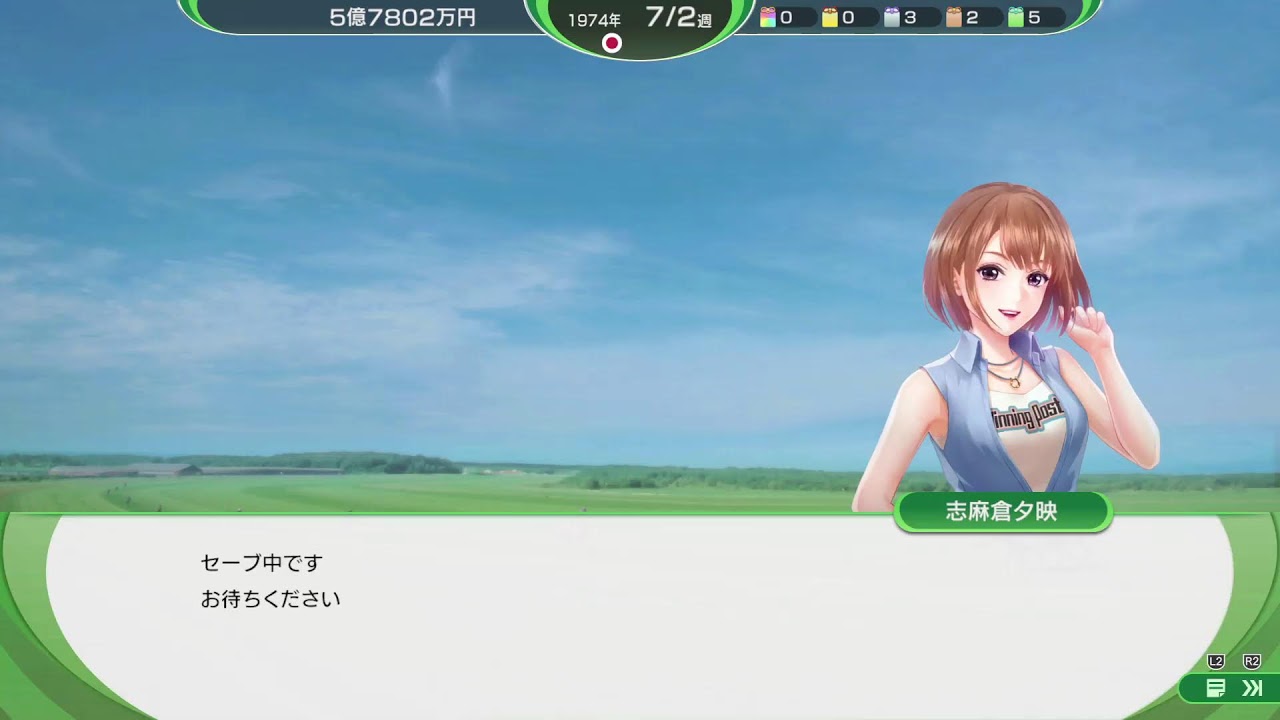Expand the rainbow gift counter showing 0
Image resolution: width=1280 pixels, height=720 pixels.
[x=782, y=17]
